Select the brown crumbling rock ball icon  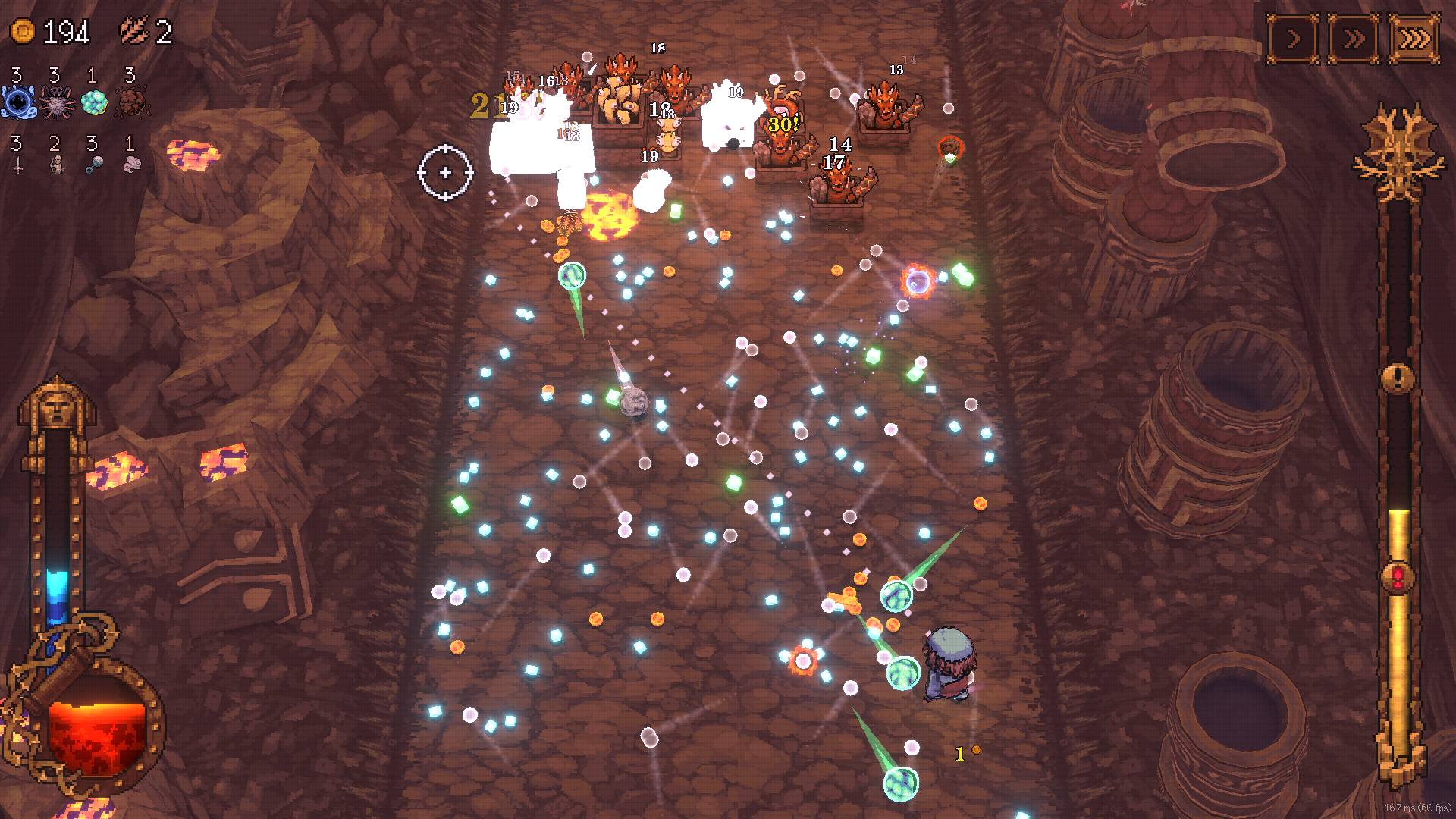click(x=132, y=102)
